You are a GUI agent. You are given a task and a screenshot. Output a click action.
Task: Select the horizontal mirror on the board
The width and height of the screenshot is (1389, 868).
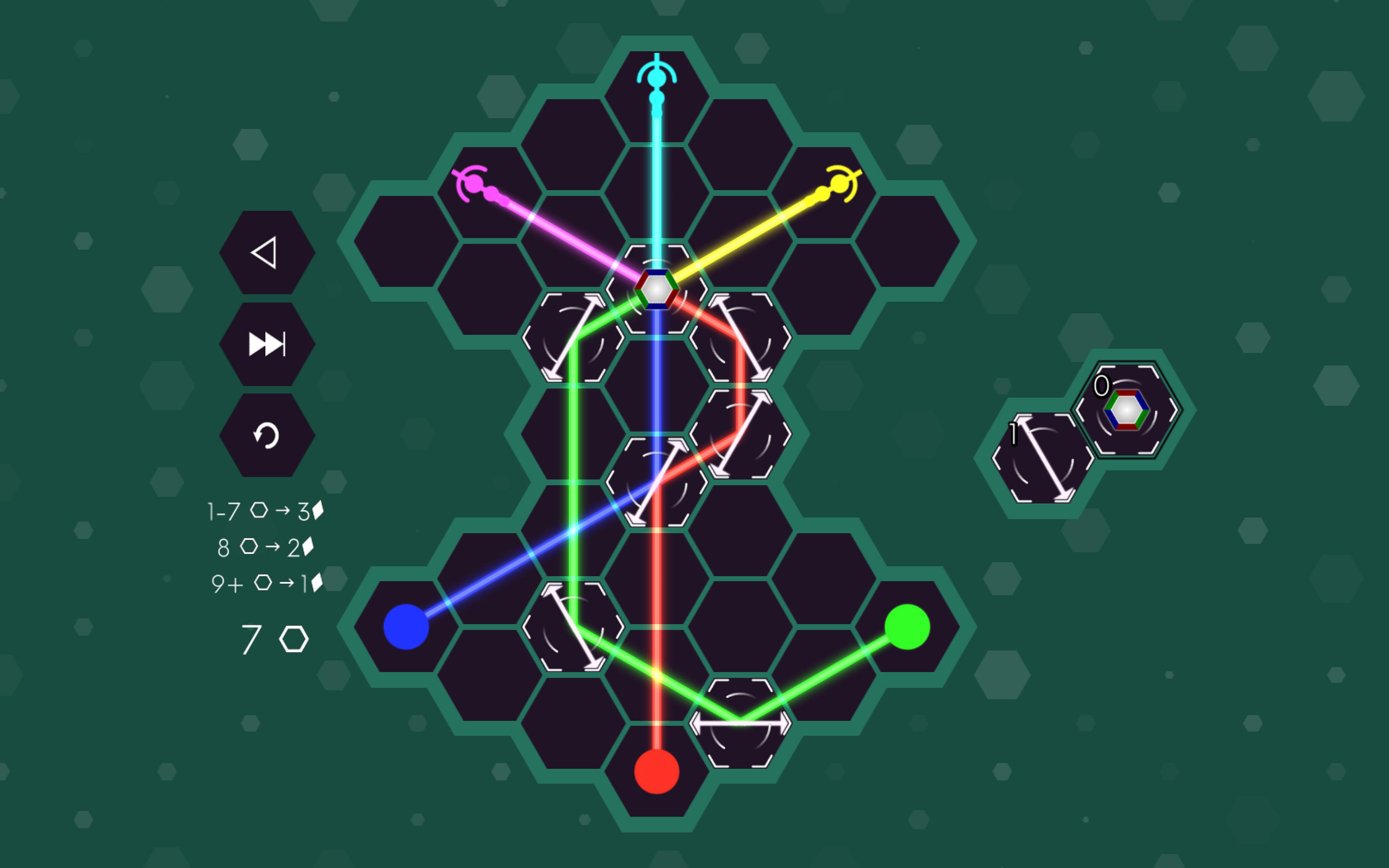(740, 723)
